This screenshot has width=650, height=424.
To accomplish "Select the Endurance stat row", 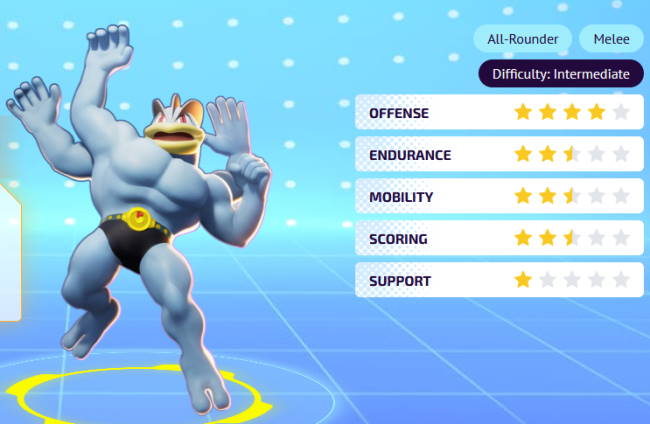I will coord(499,155).
